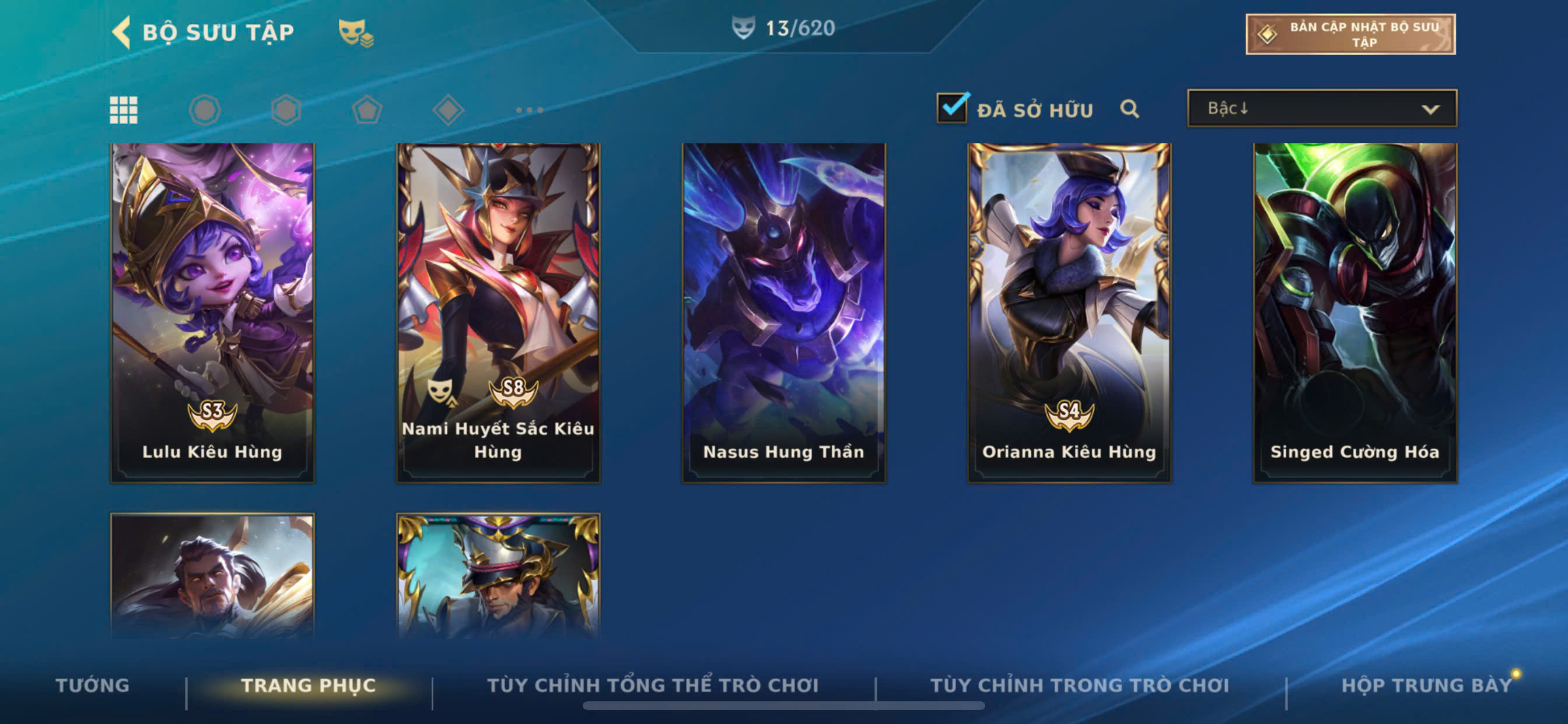Open the Bậc sort dropdown
The image size is (1568, 724).
point(1321,109)
